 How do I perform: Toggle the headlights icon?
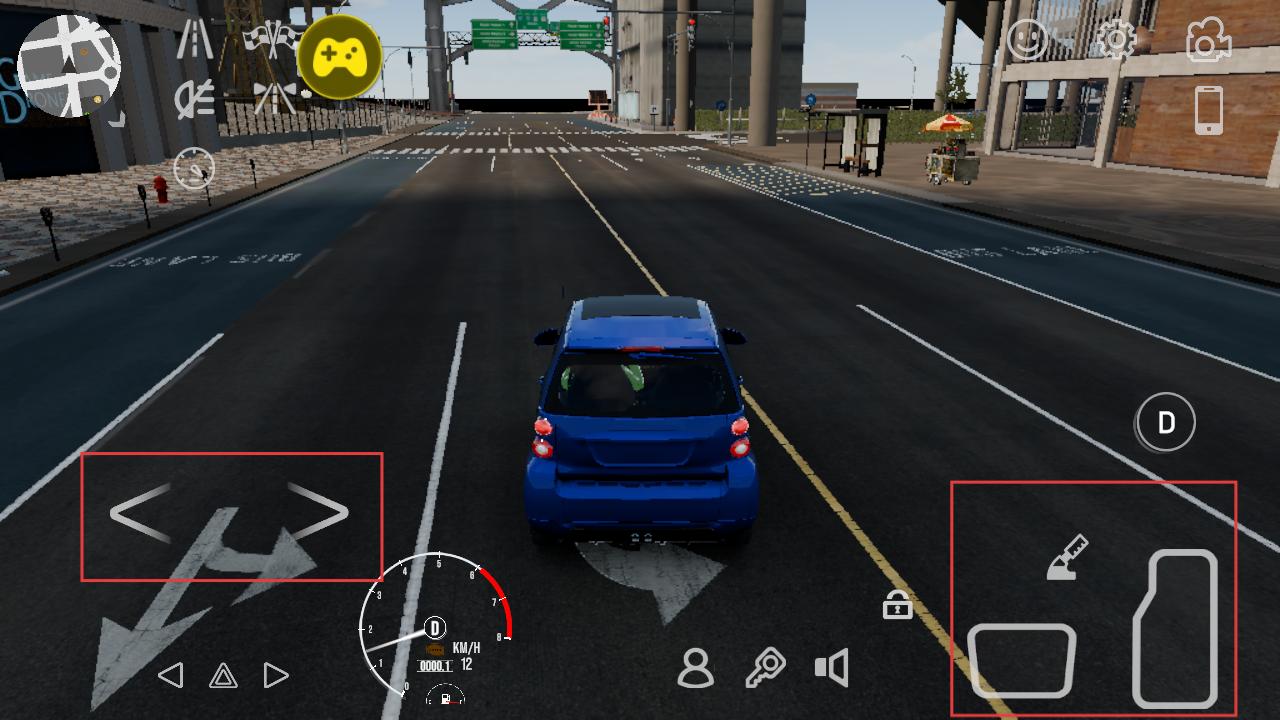click(194, 100)
